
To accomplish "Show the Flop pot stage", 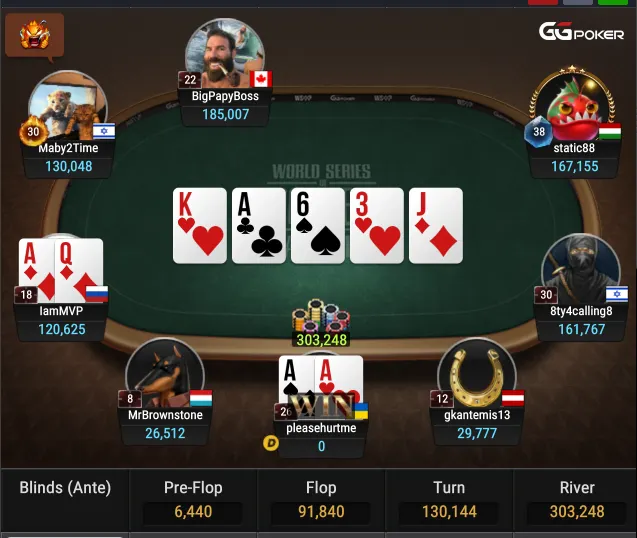I will coord(321,500).
